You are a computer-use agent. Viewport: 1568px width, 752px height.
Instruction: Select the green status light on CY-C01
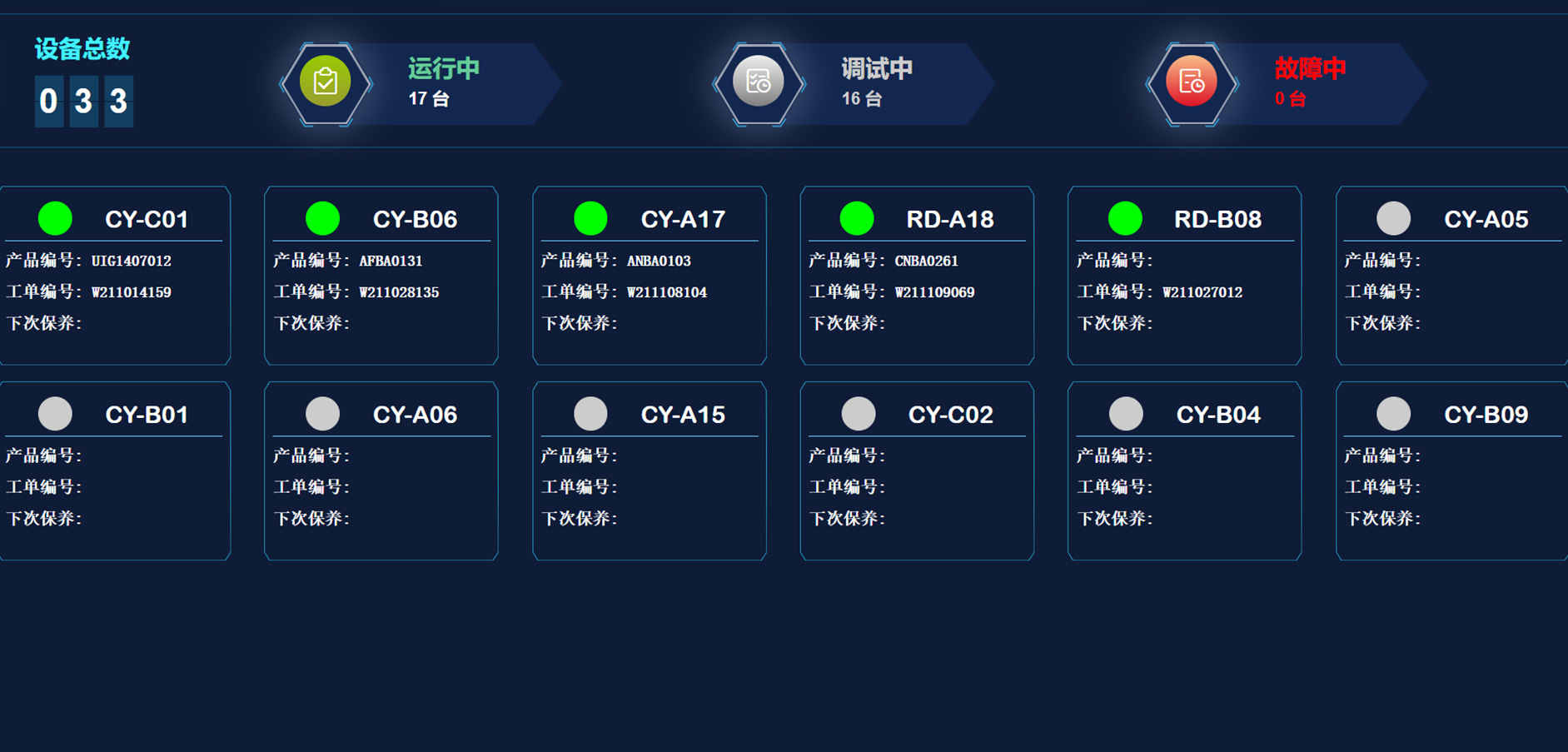(x=55, y=218)
